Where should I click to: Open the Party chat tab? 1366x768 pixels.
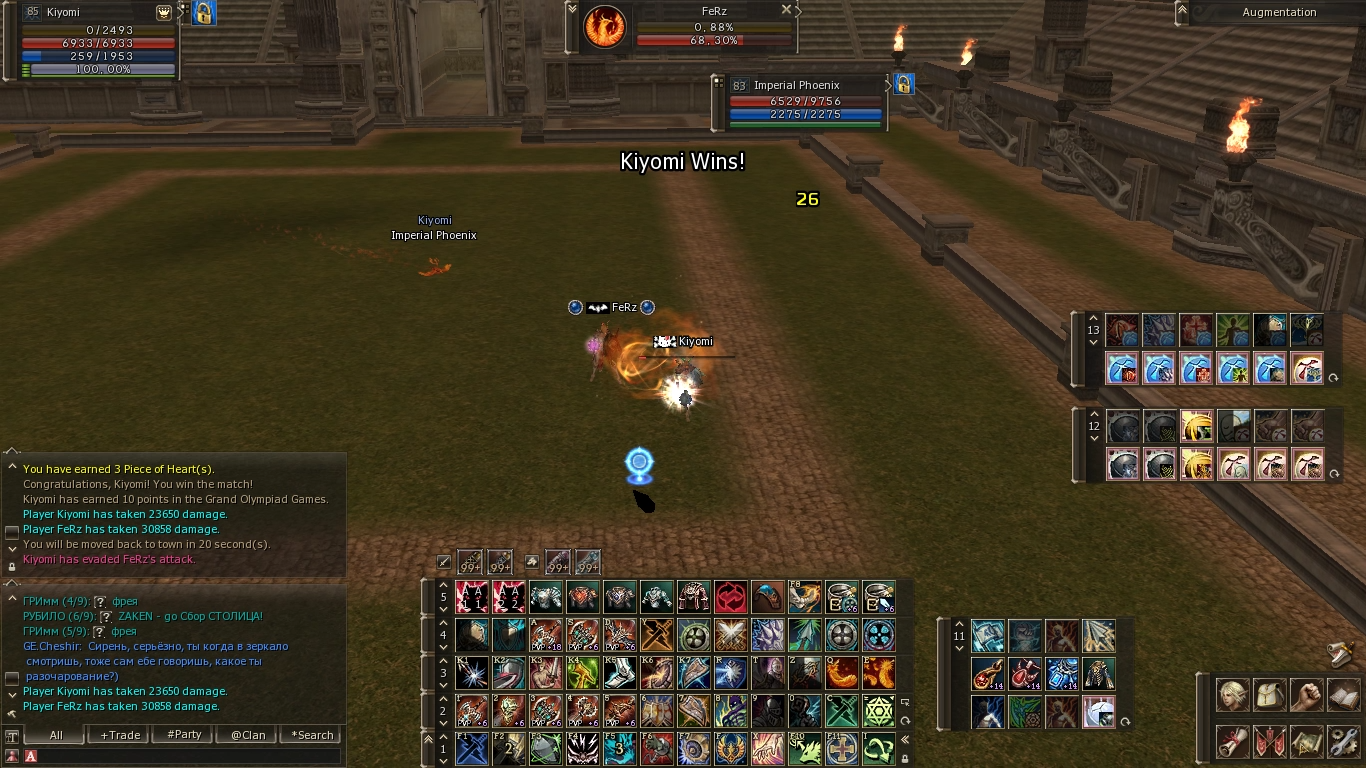[184, 735]
